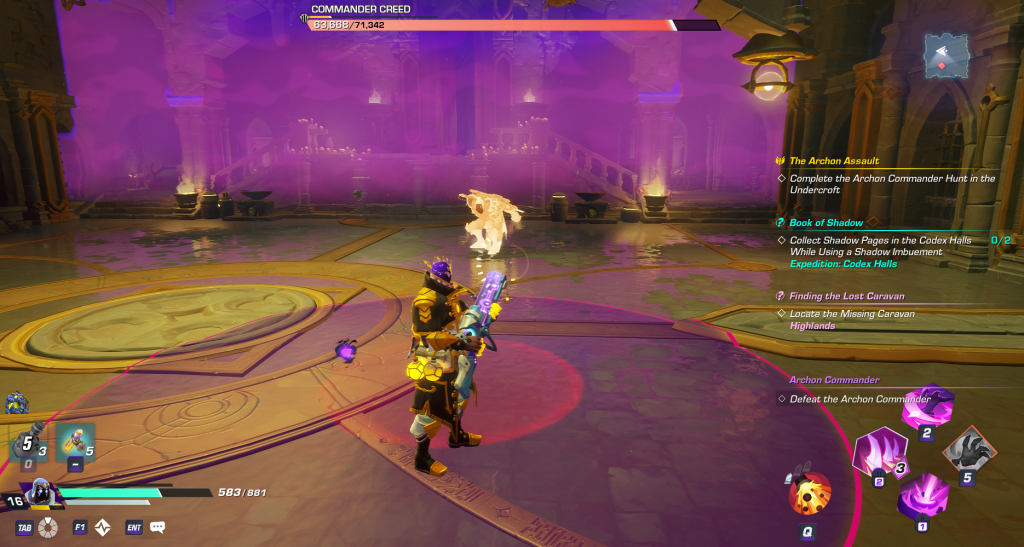The width and height of the screenshot is (1024, 547).
Task: Select the grenade consumable slot
Action: coord(27,444)
